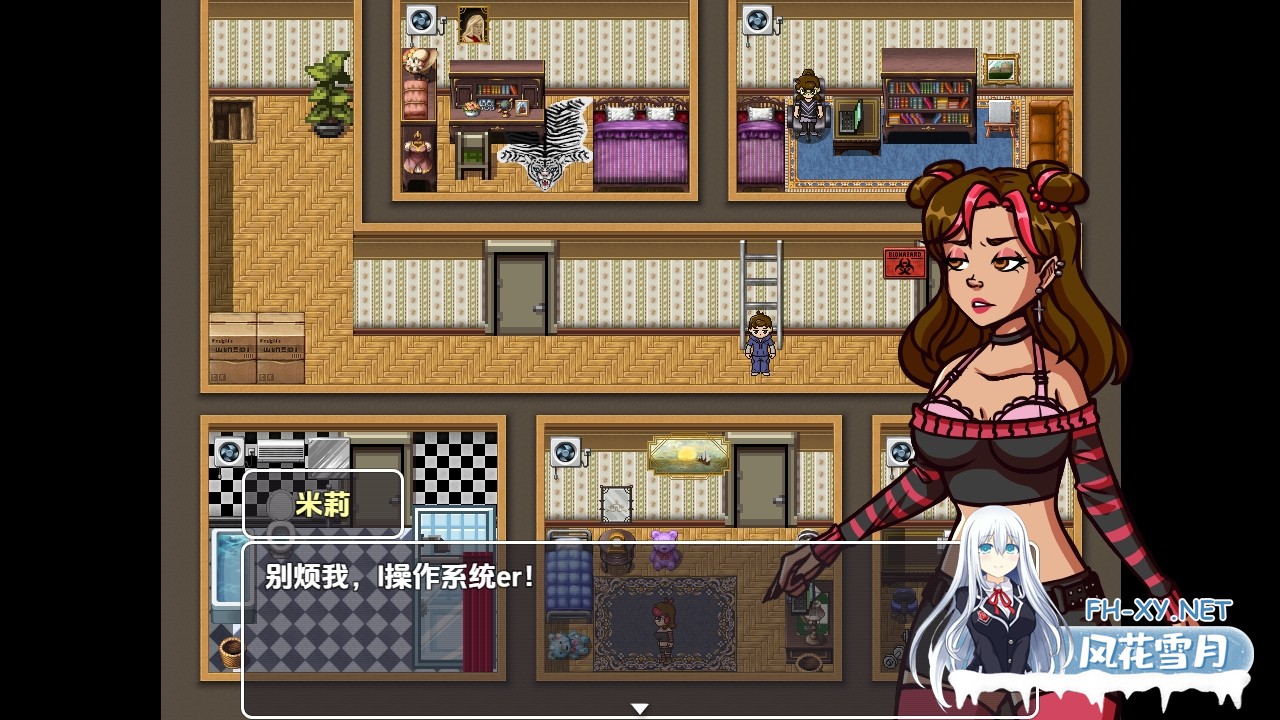This screenshot has height=720, width=1280.
Task: Click the framed portrait in the top-left room
Action: pyautogui.click(x=471, y=22)
